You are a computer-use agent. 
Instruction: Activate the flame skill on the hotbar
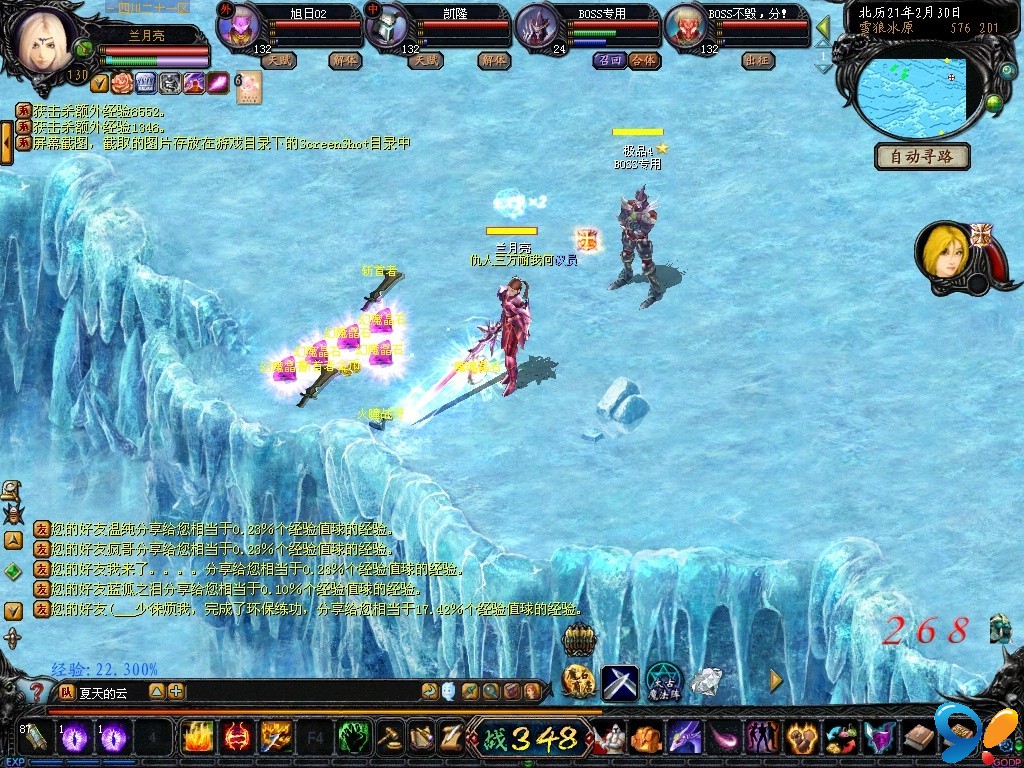tap(197, 737)
